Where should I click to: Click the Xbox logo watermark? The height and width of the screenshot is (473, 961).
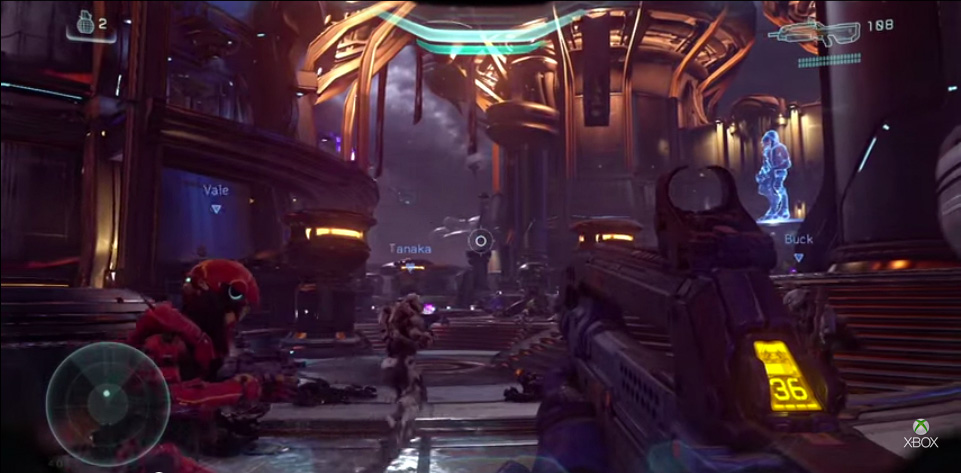(920, 433)
